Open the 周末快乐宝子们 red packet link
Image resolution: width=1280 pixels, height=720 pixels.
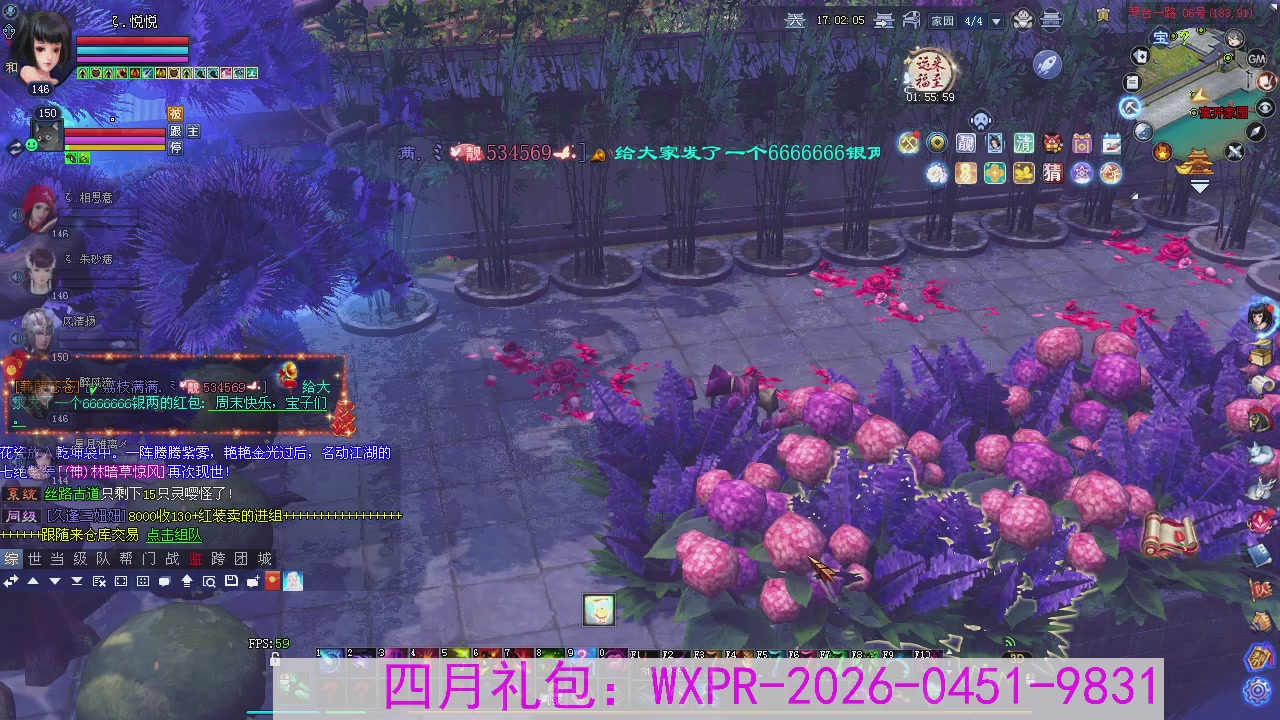(270, 401)
